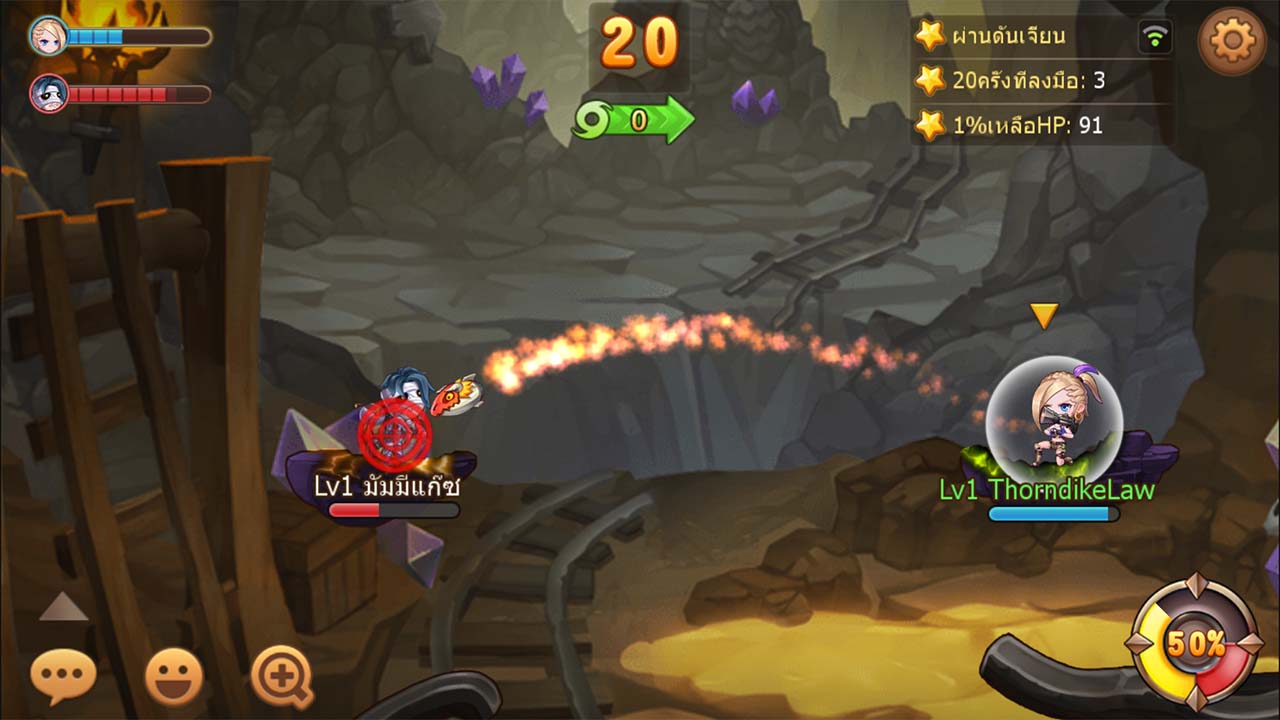Select the dark-haired enemy portrait
Image resolution: width=1280 pixels, height=720 pixels.
coord(48,94)
